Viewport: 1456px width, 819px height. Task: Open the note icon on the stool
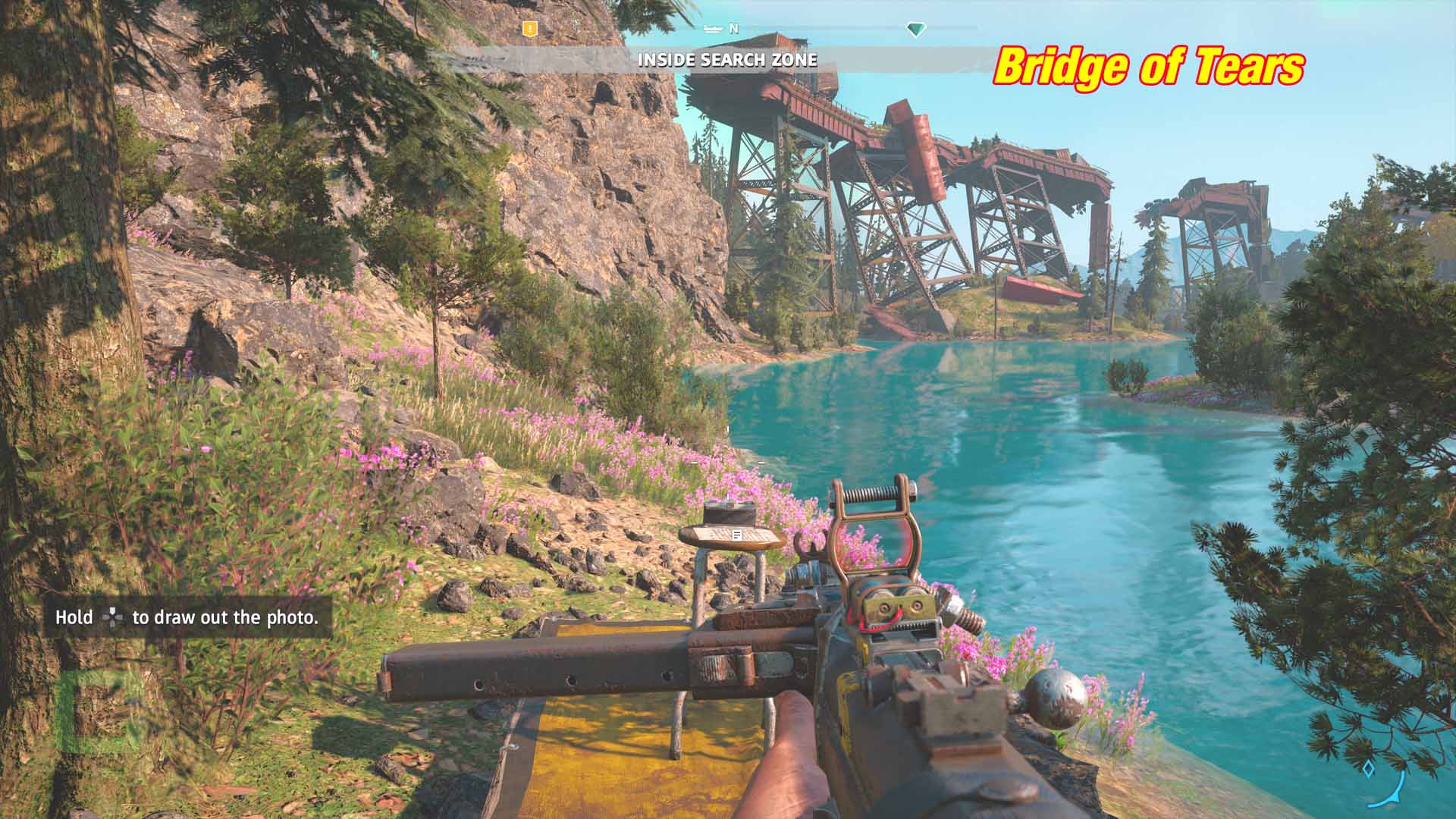click(x=736, y=535)
